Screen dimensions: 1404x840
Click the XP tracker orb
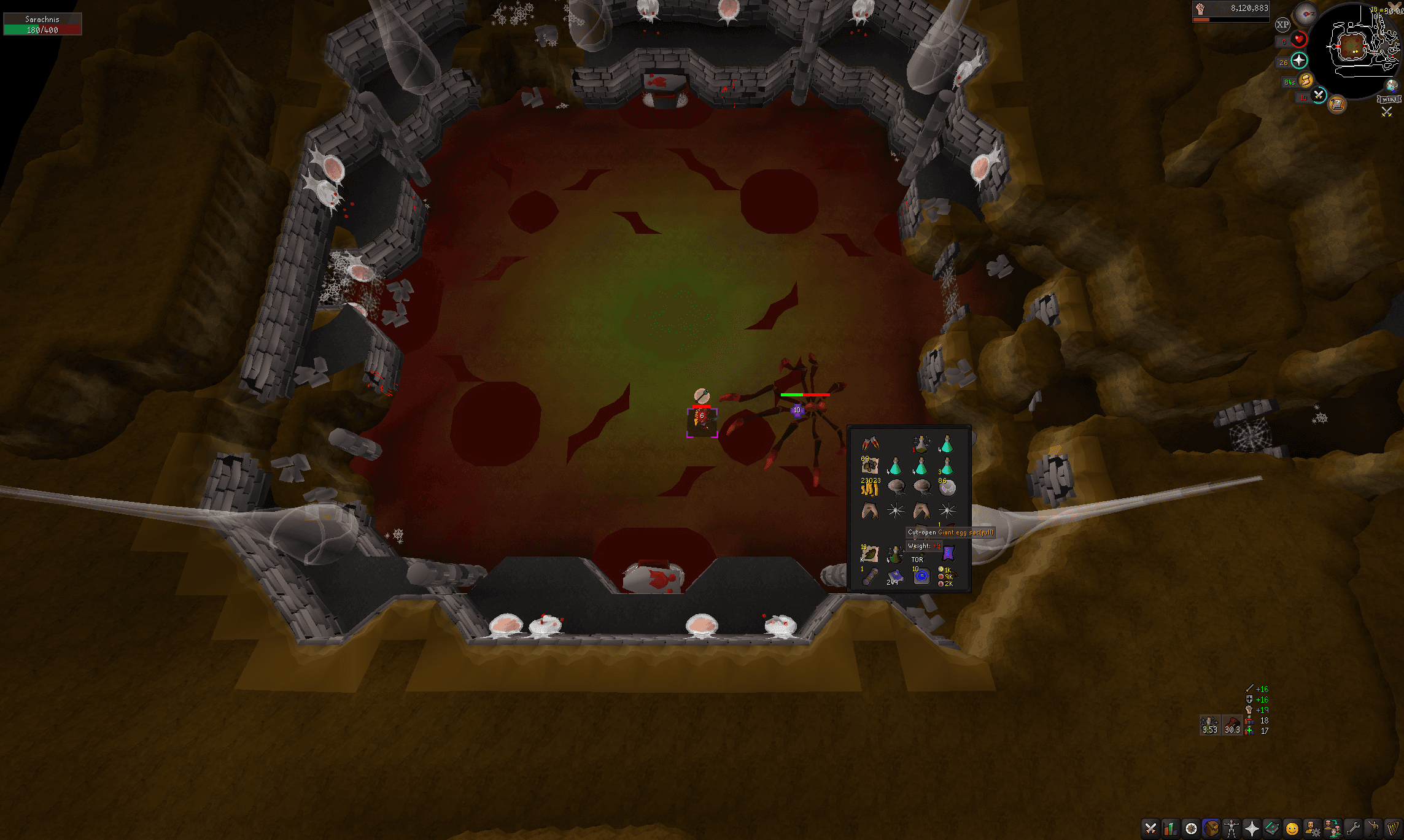1282,24
